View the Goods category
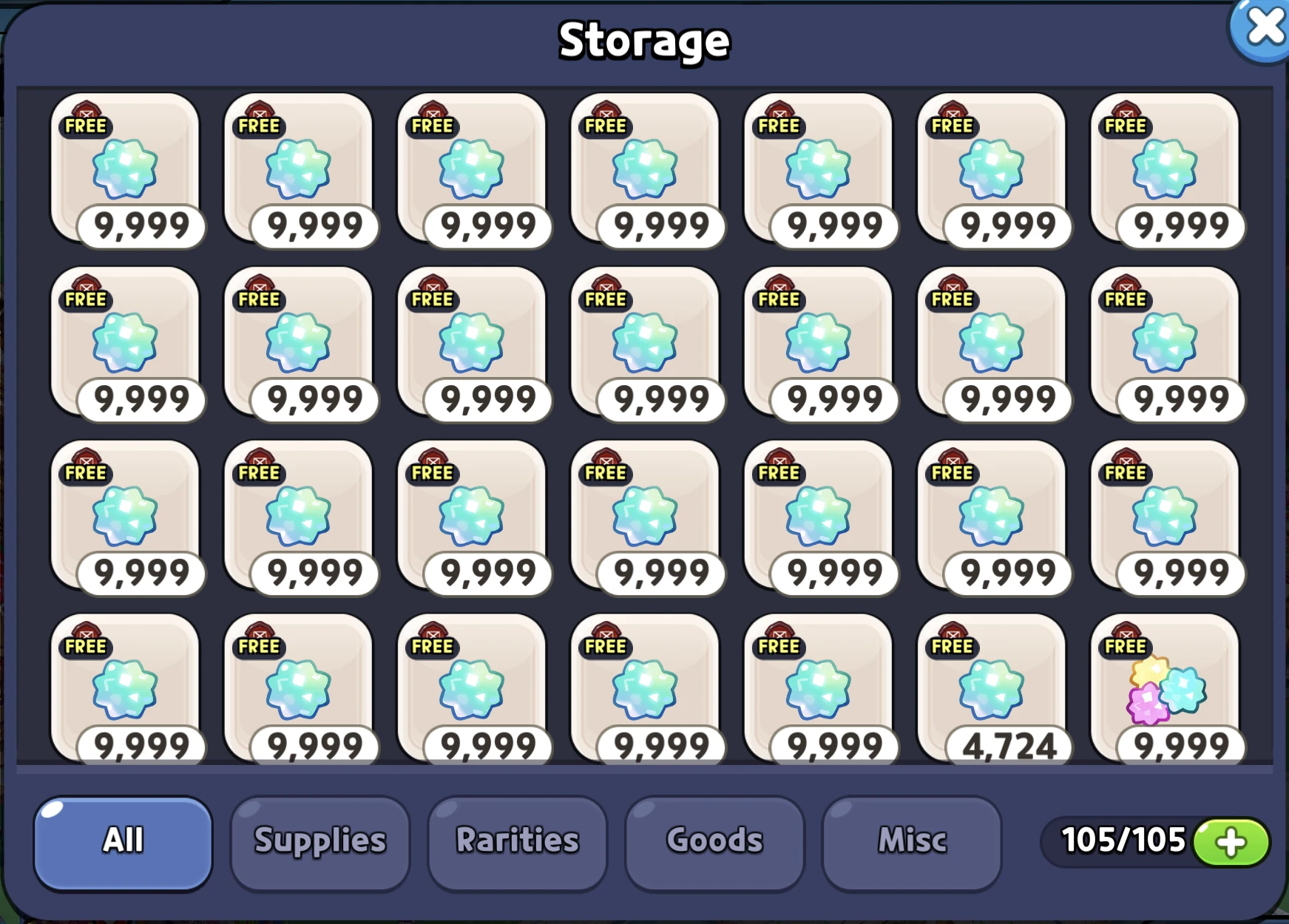 pos(713,840)
